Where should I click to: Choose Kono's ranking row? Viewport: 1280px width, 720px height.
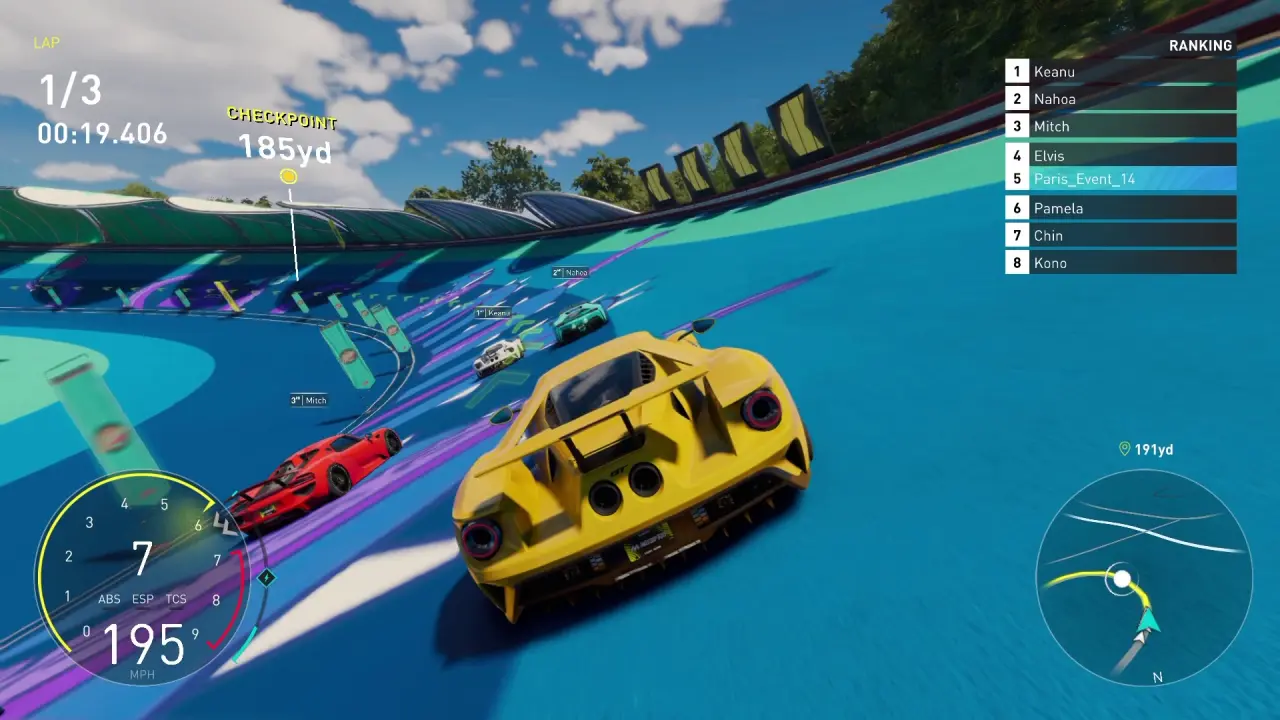1120,263
